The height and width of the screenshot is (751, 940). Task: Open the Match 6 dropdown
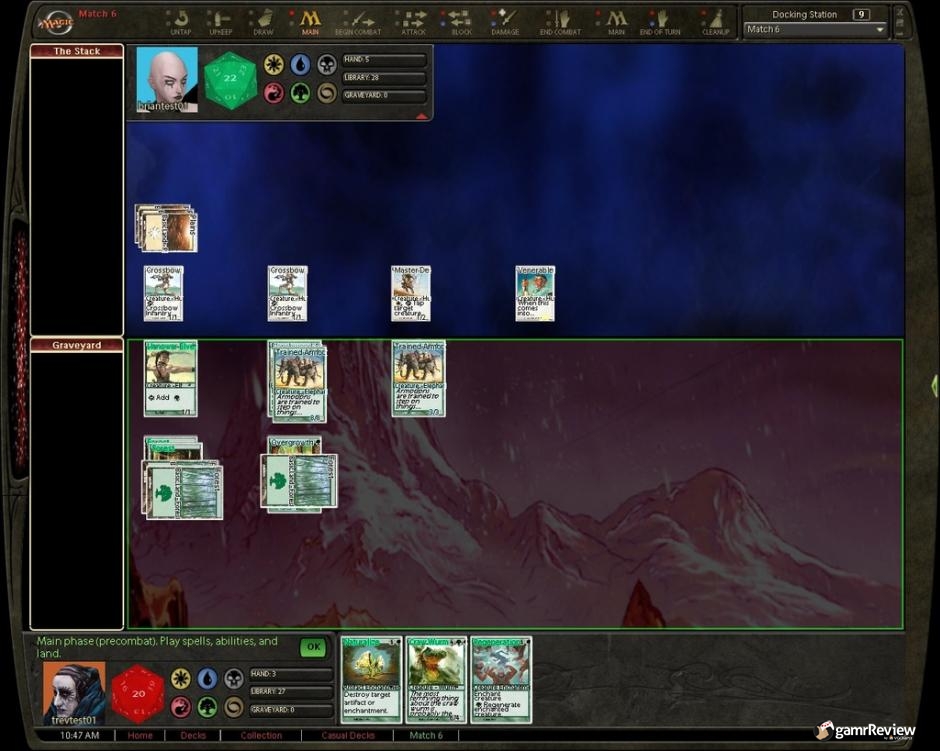880,30
